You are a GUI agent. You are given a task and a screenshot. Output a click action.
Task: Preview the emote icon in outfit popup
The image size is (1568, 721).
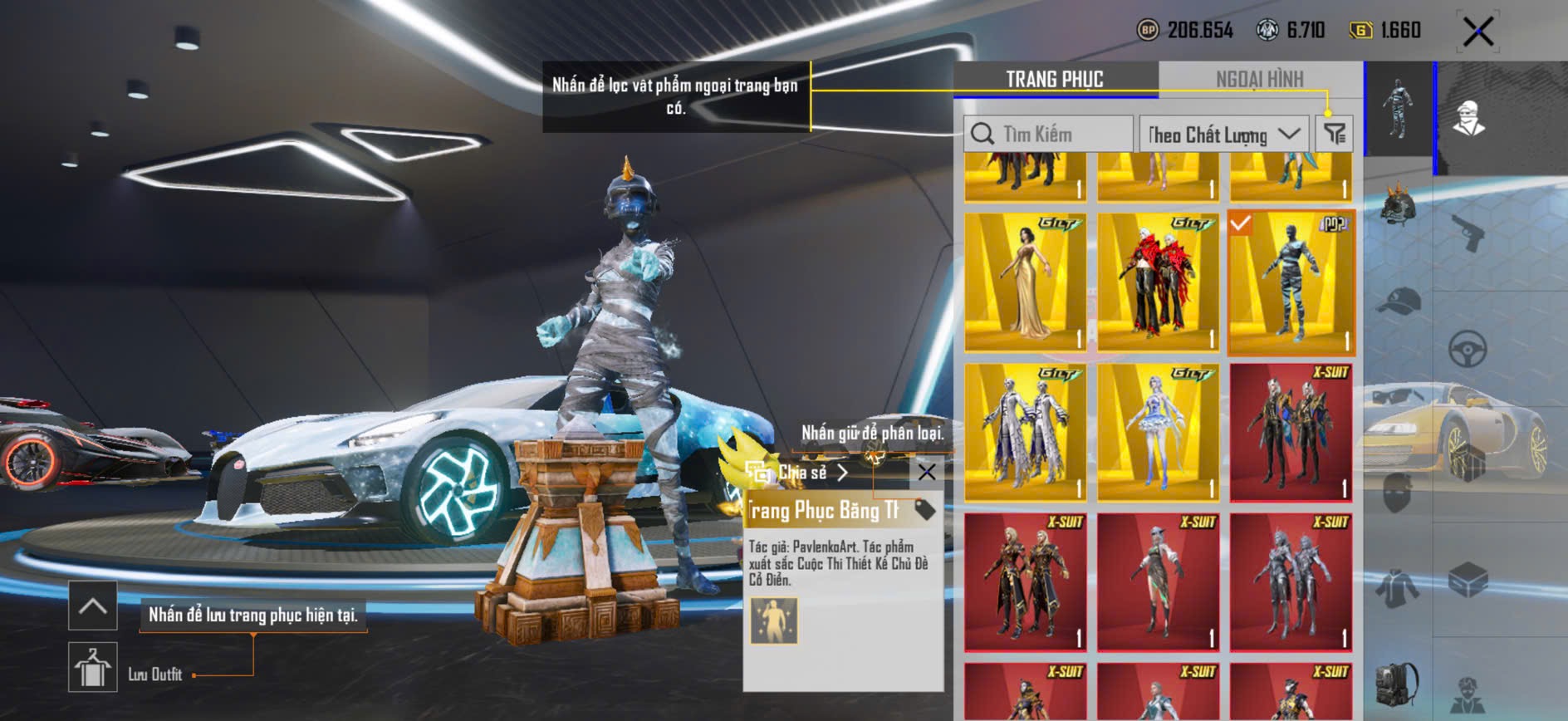click(x=774, y=620)
